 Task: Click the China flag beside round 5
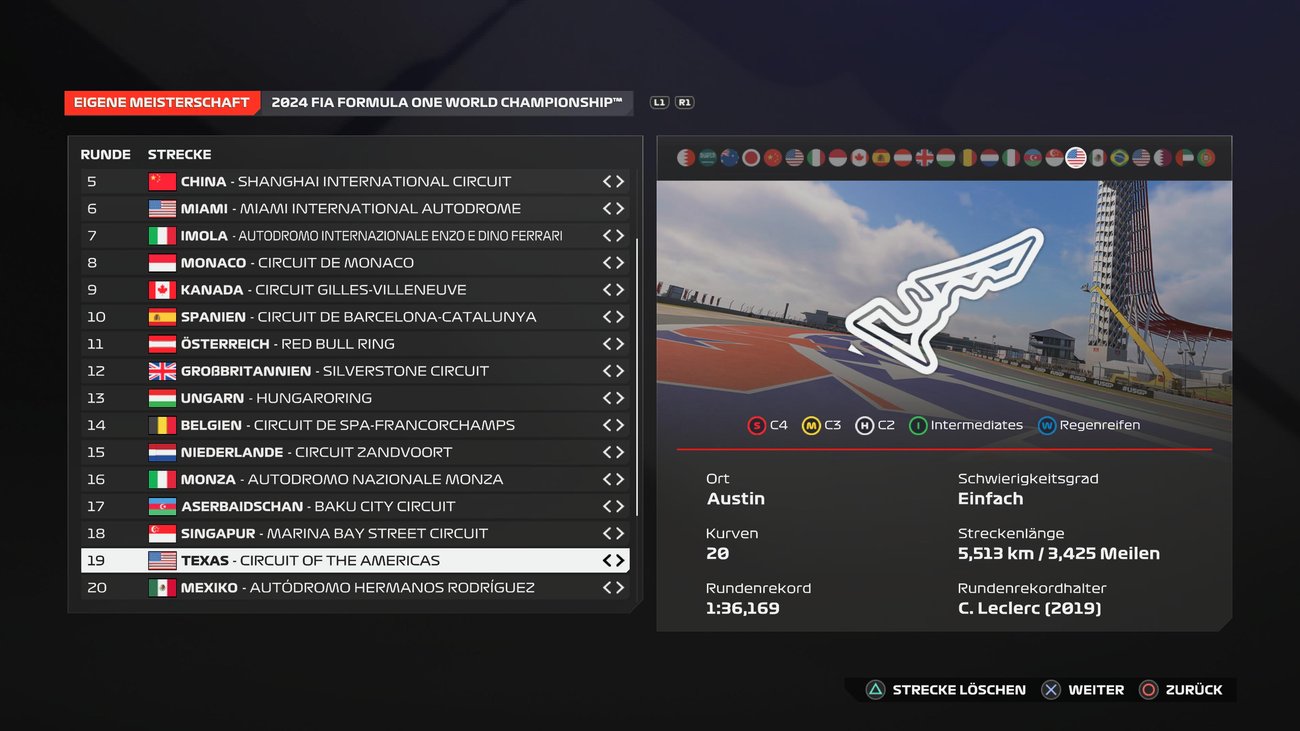tap(160, 181)
